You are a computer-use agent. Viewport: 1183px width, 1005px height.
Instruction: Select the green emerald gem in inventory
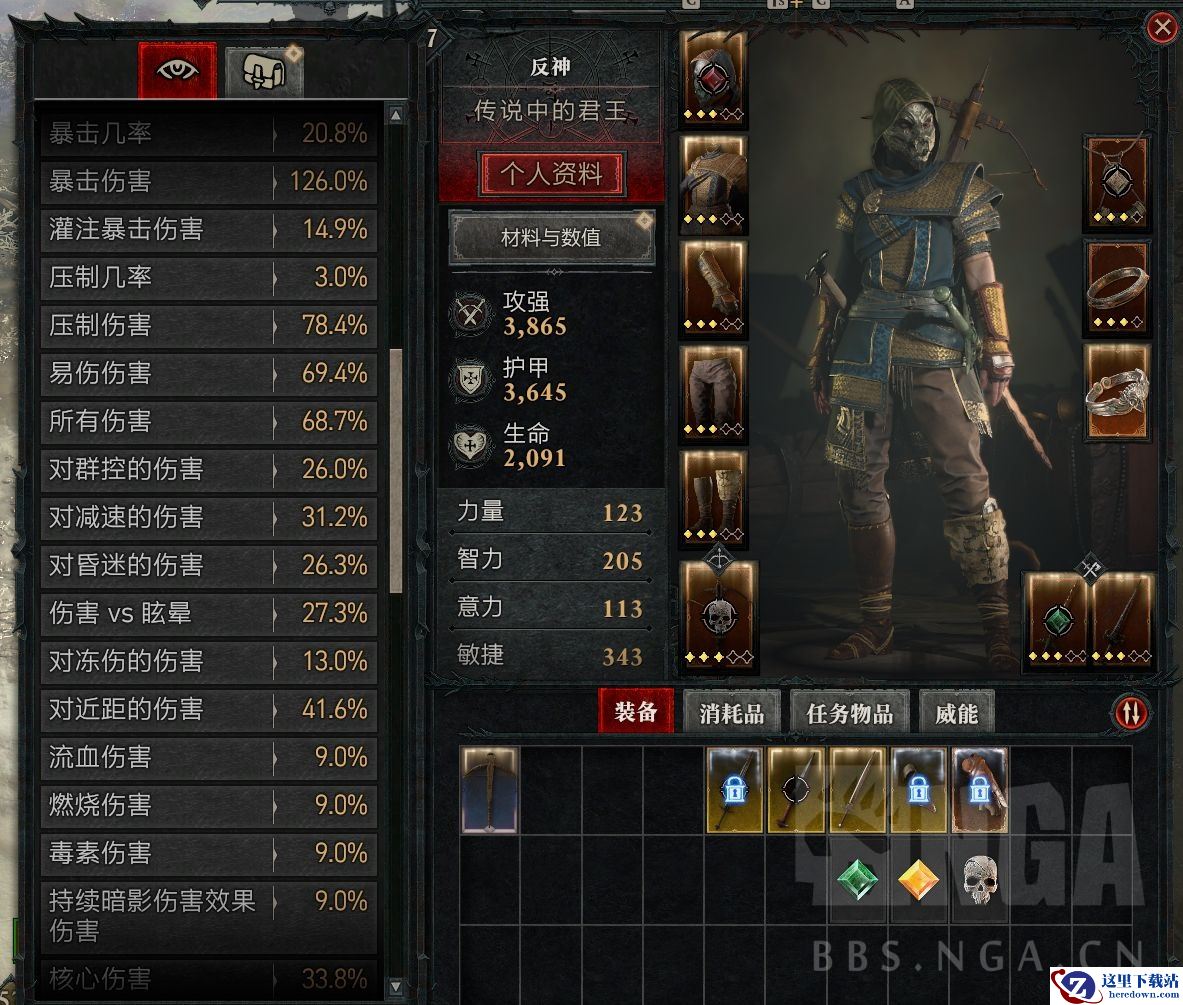pos(858,881)
